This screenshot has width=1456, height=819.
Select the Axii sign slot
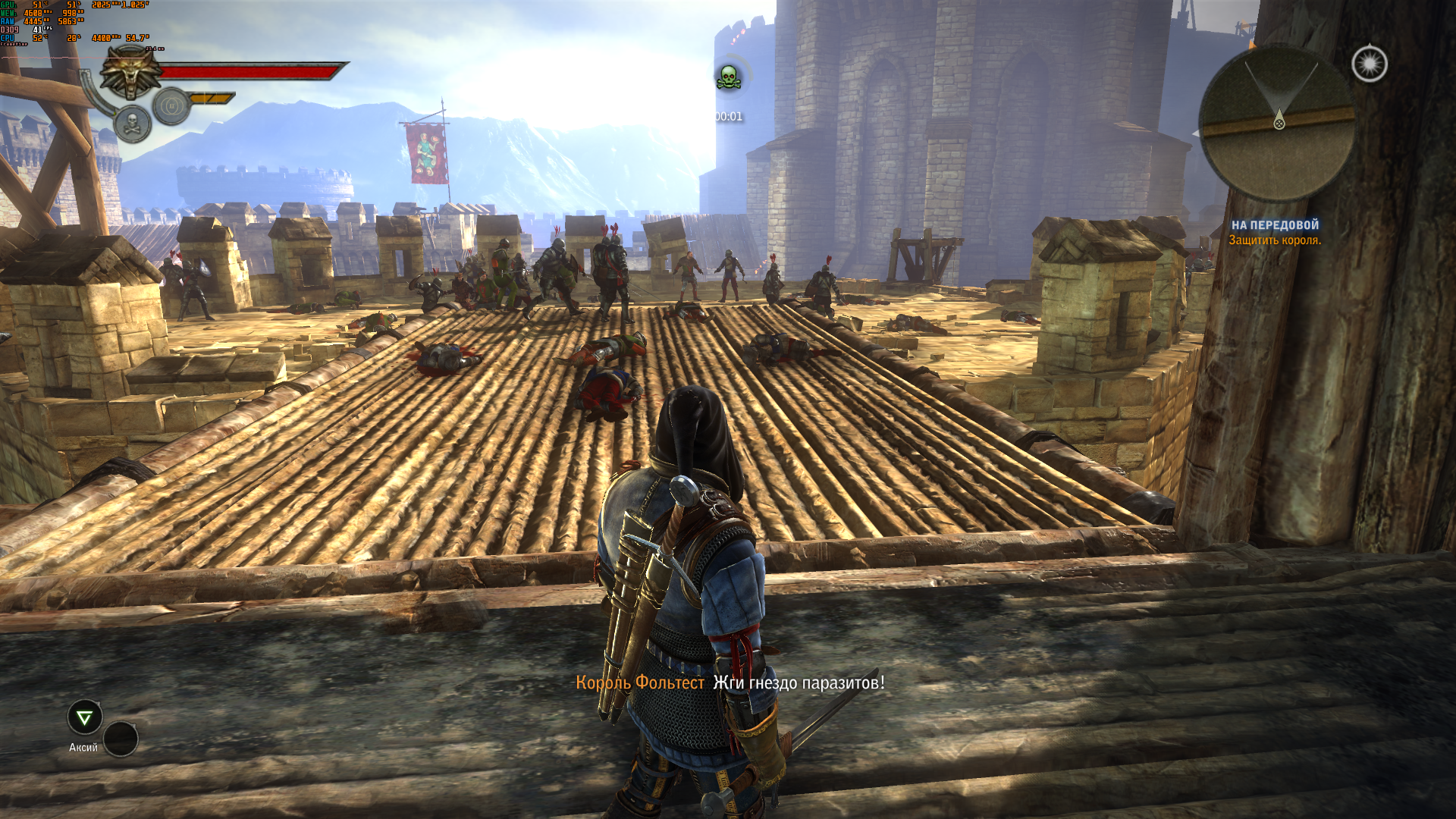coord(85,717)
